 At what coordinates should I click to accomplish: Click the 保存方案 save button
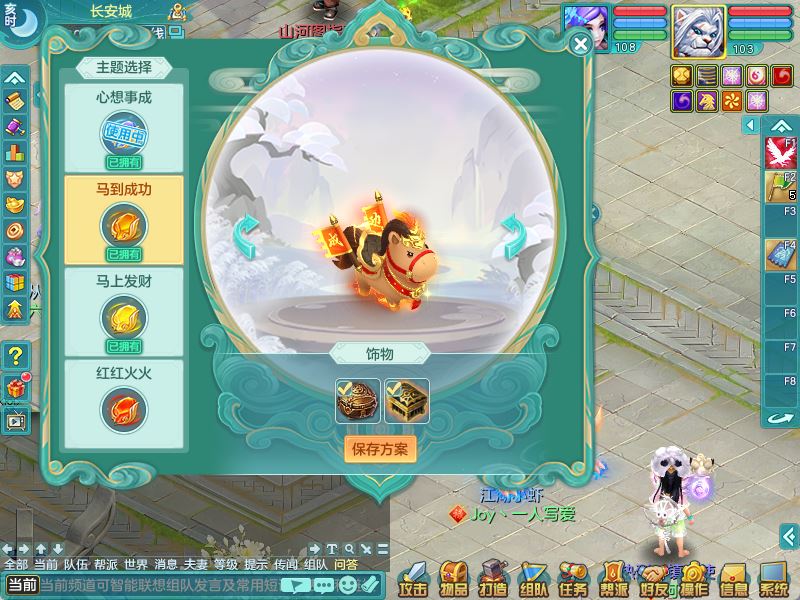[380, 447]
